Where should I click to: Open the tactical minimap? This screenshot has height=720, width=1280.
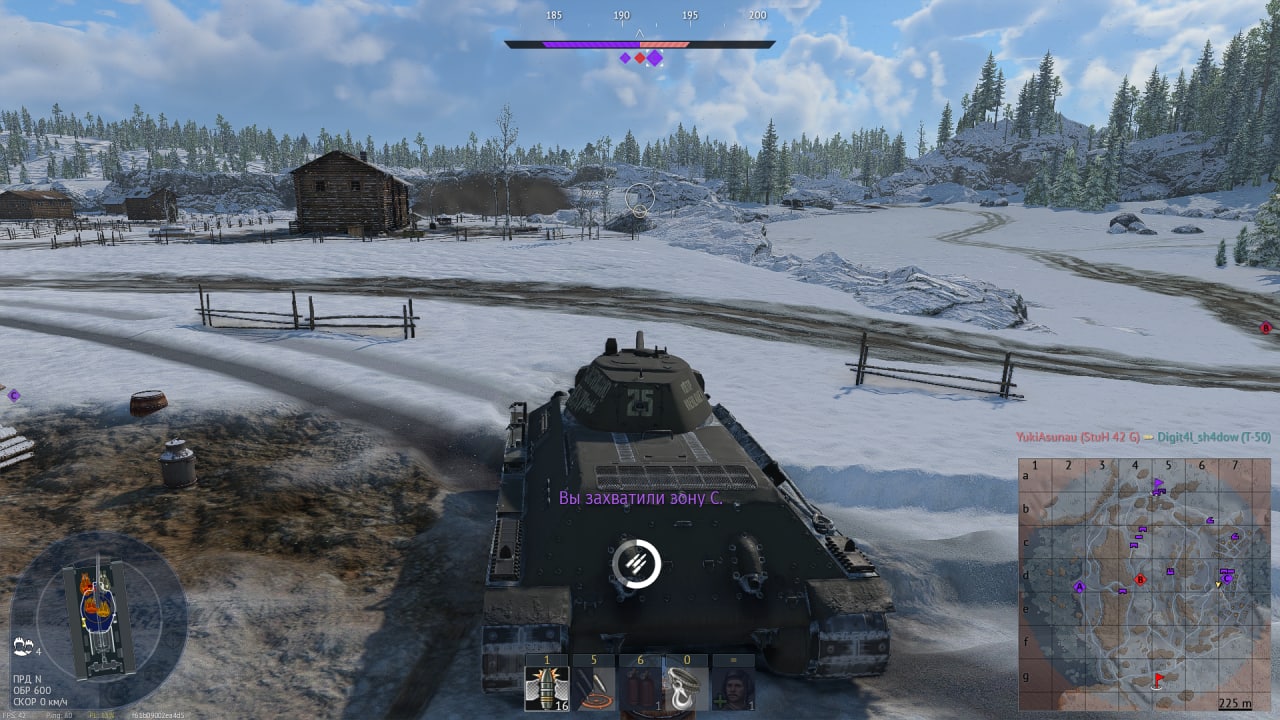(x=1144, y=584)
